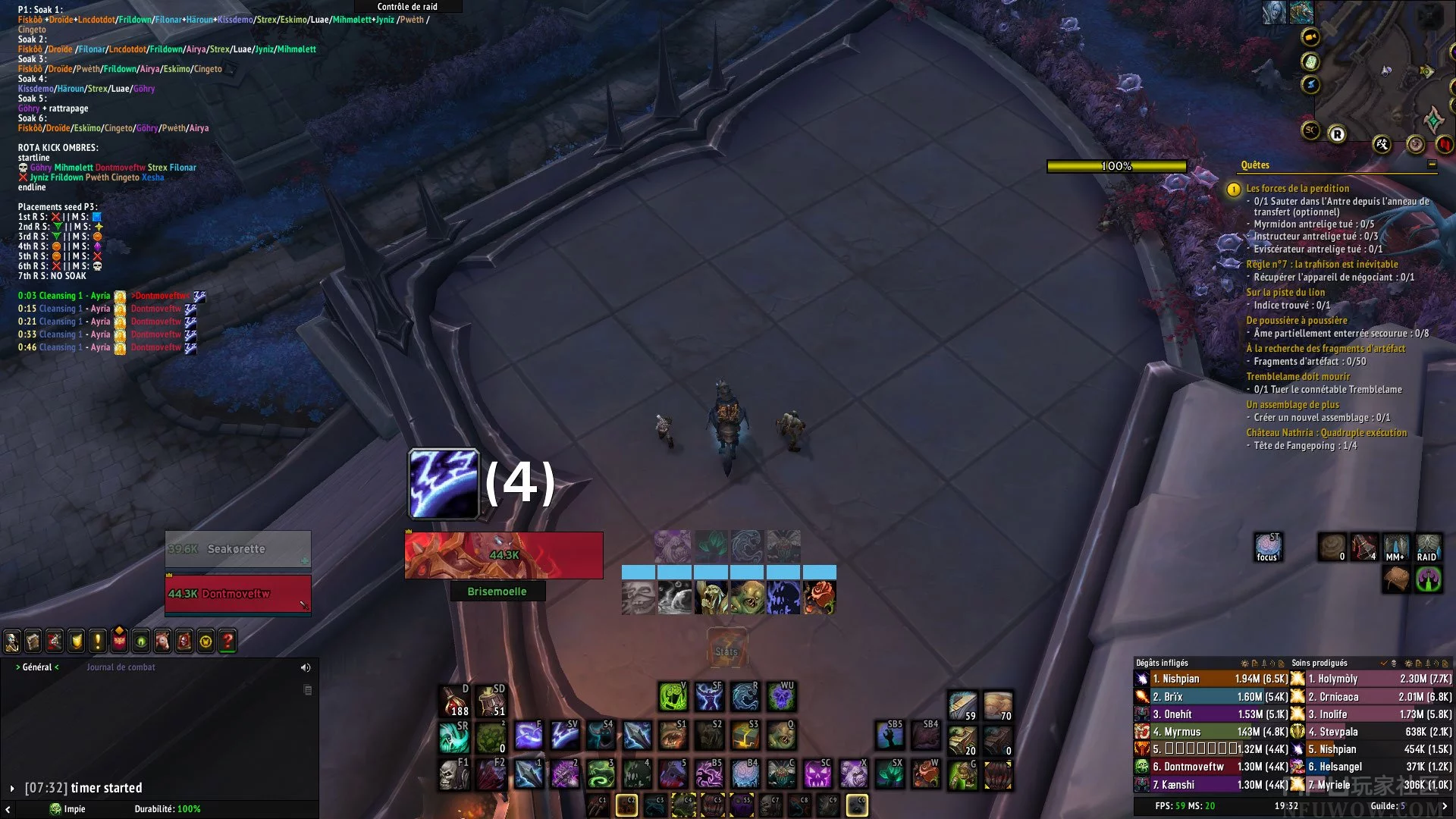Open the mount collection horse icon
This screenshot has height=819, width=1456.
tap(163, 642)
